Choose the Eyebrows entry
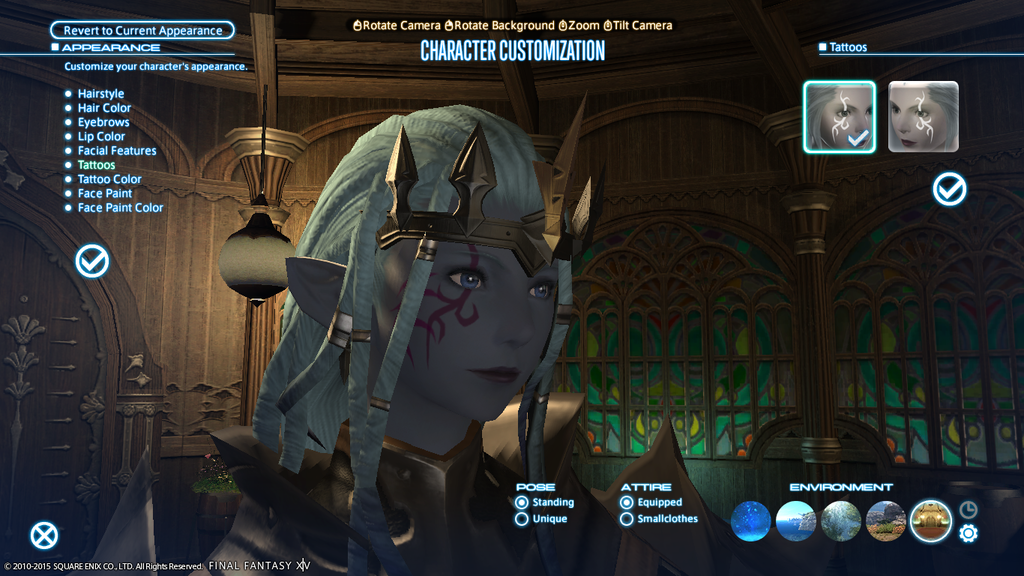1024x576 pixels. click(103, 122)
